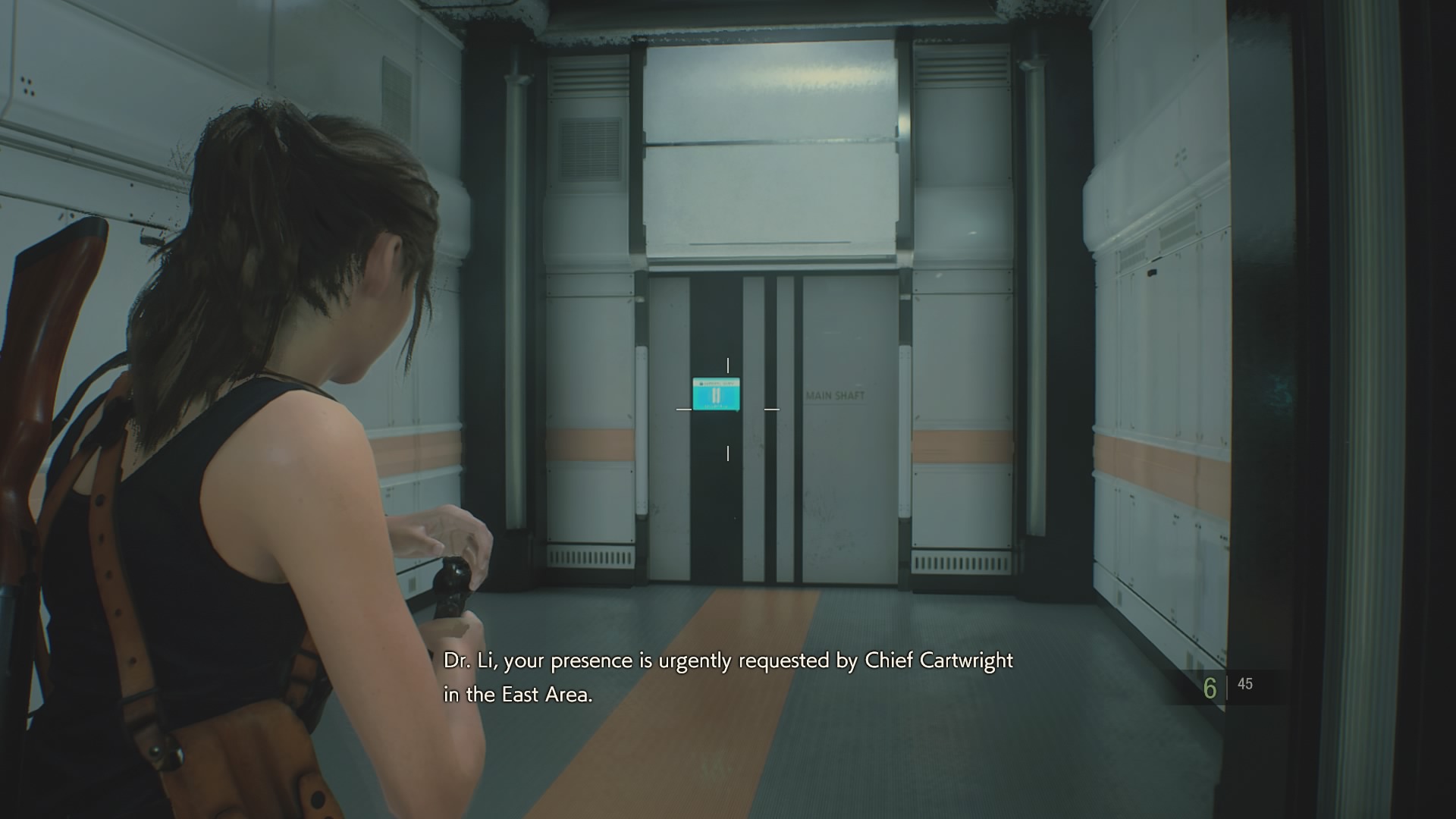The height and width of the screenshot is (819, 1456).
Task: Select the subtitle line mentioning Dr. Li
Action: pyautogui.click(x=726, y=661)
